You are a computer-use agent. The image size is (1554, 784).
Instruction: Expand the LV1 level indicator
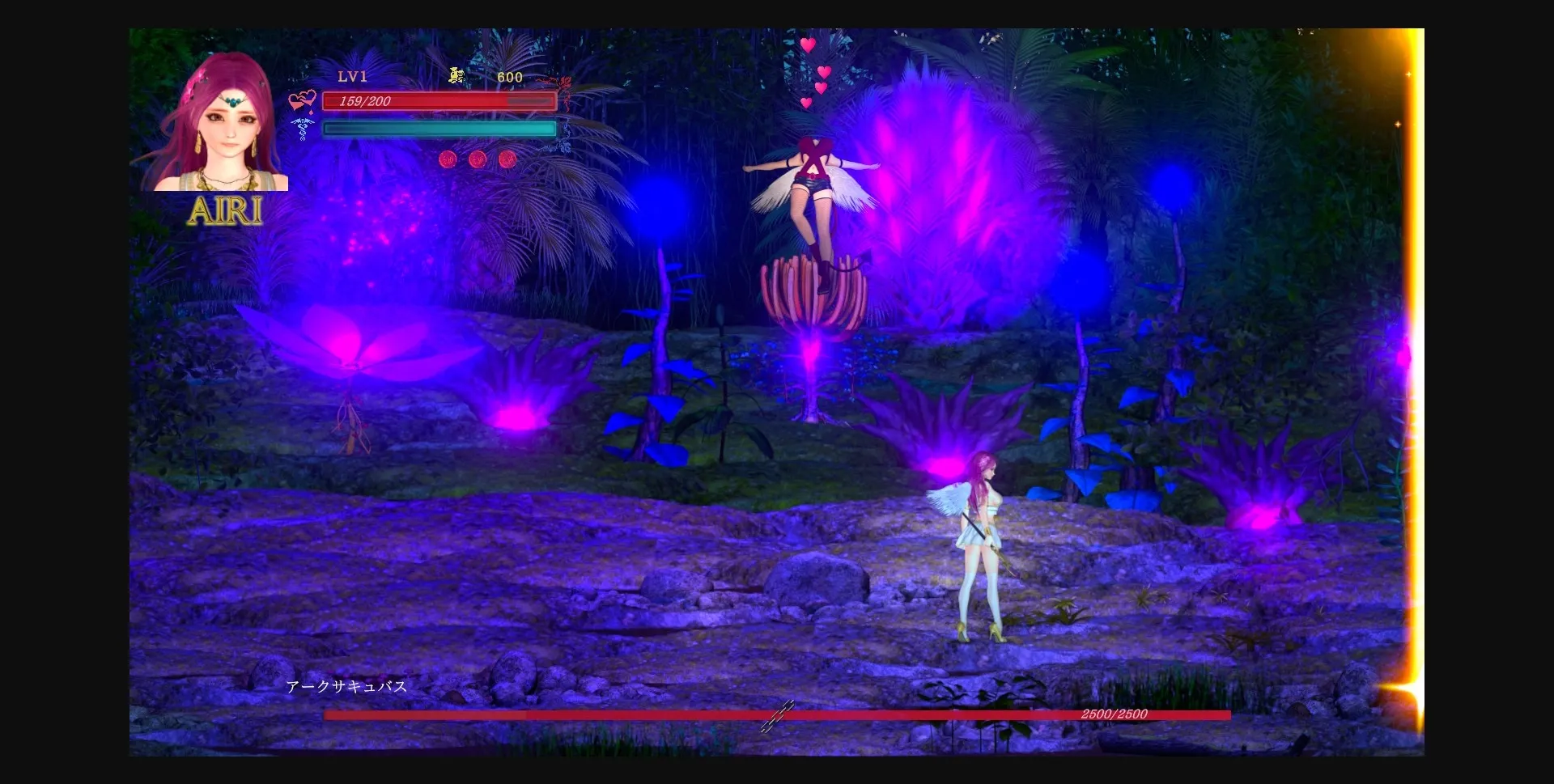[x=353, y=77]
